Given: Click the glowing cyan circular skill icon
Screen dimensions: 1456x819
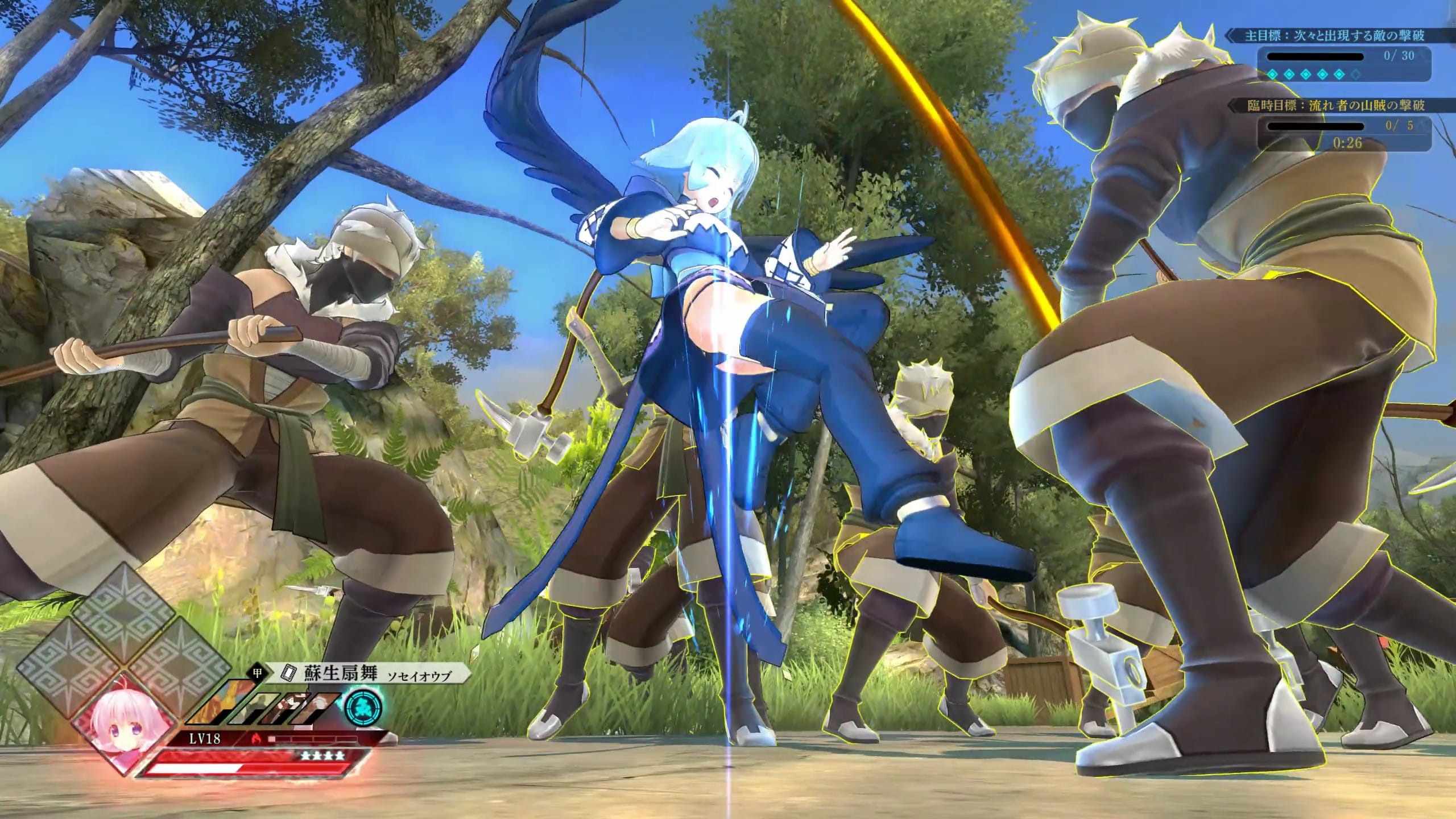Looking at the screenshot, I should click(363, 706).
